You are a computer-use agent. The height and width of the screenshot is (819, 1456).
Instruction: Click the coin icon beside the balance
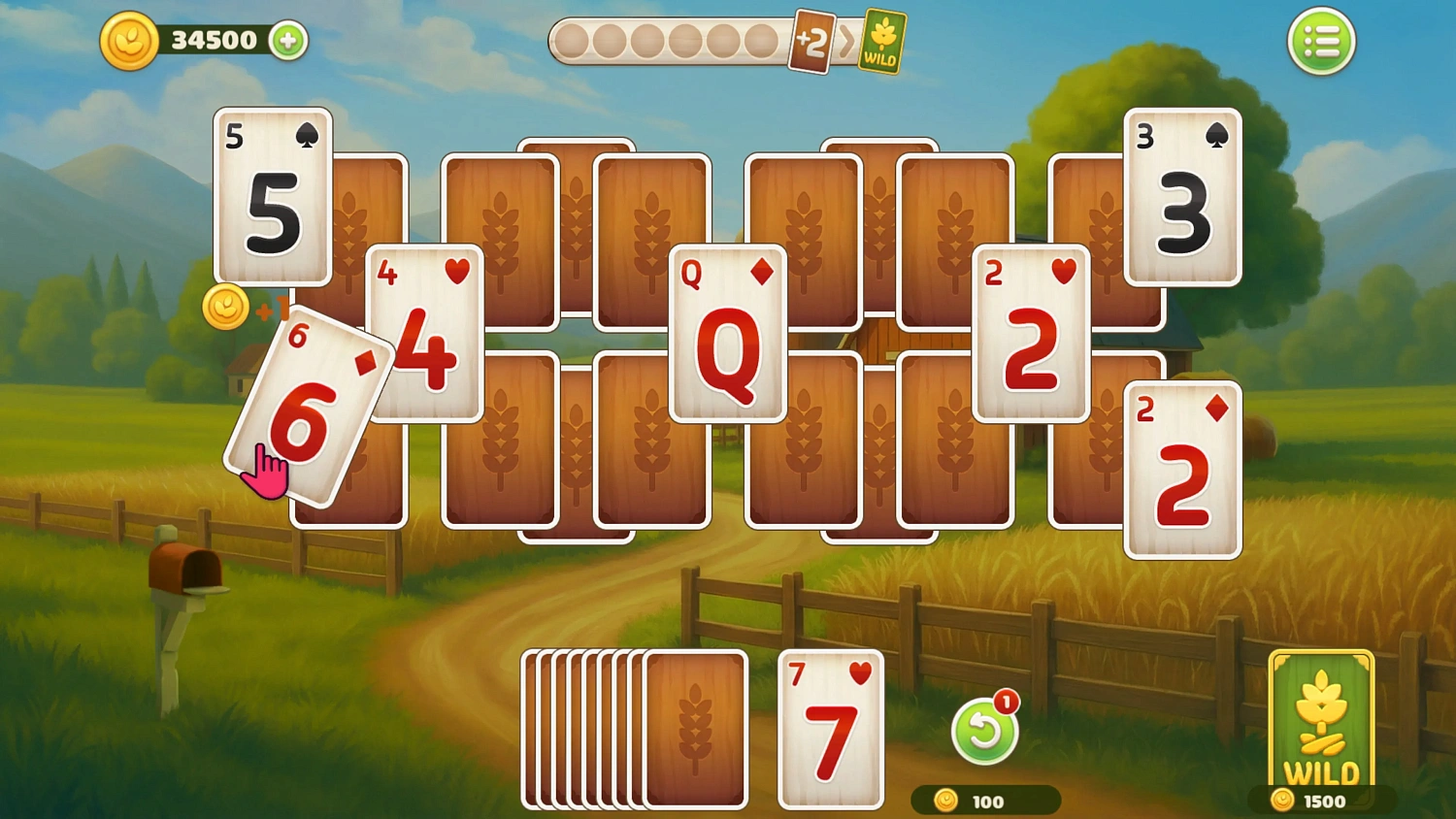tap(131, 41)
